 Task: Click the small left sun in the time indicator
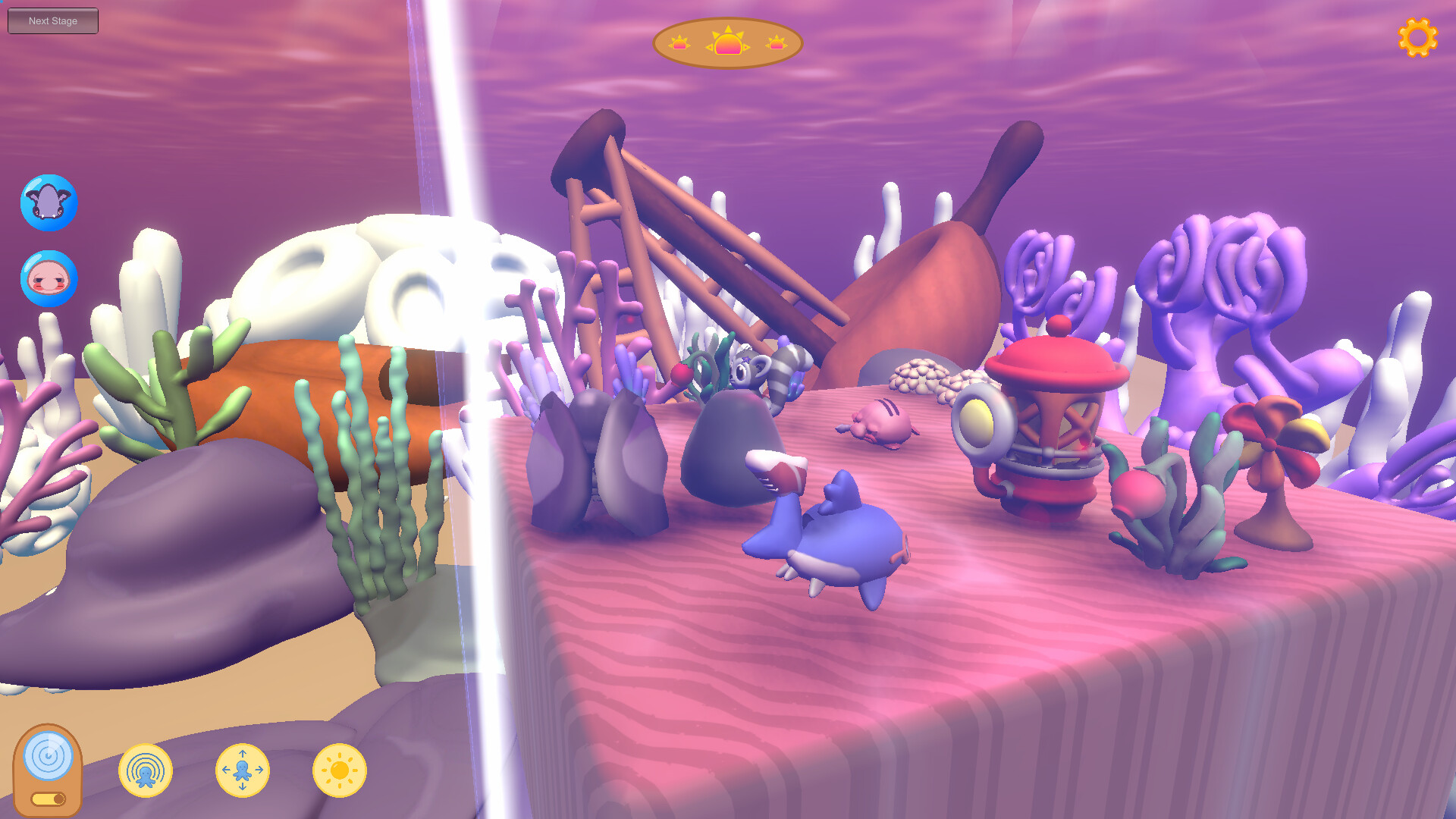679,43
